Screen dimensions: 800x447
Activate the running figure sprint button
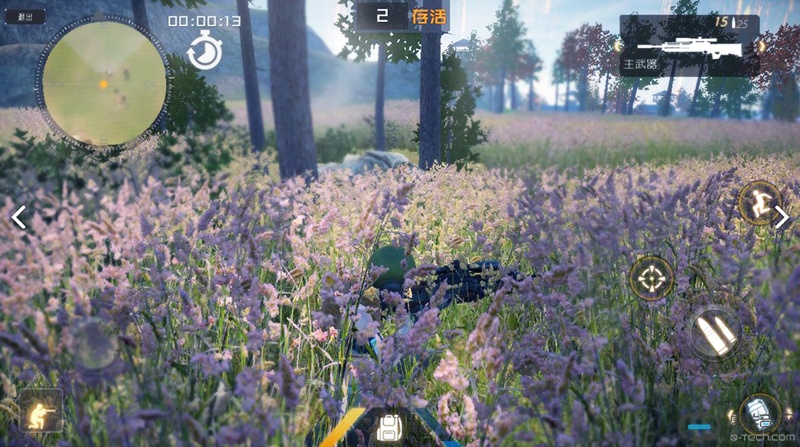point(758,202)
